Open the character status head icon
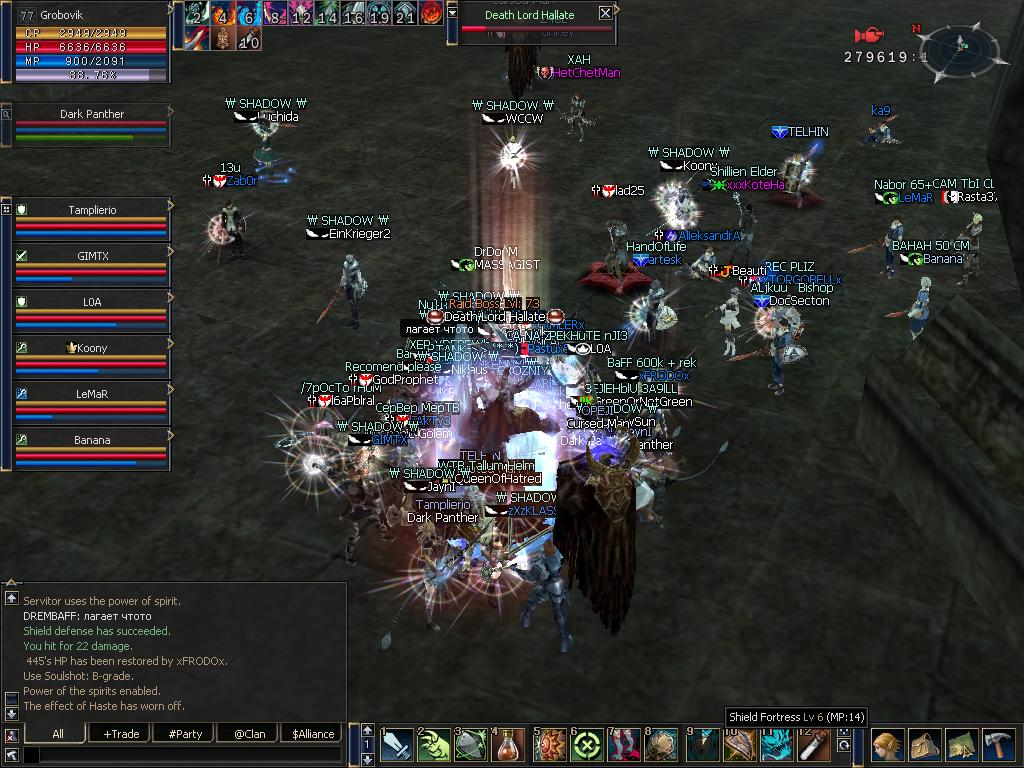The width and height of the screenshot is (1024, 768). click(887, 746)
